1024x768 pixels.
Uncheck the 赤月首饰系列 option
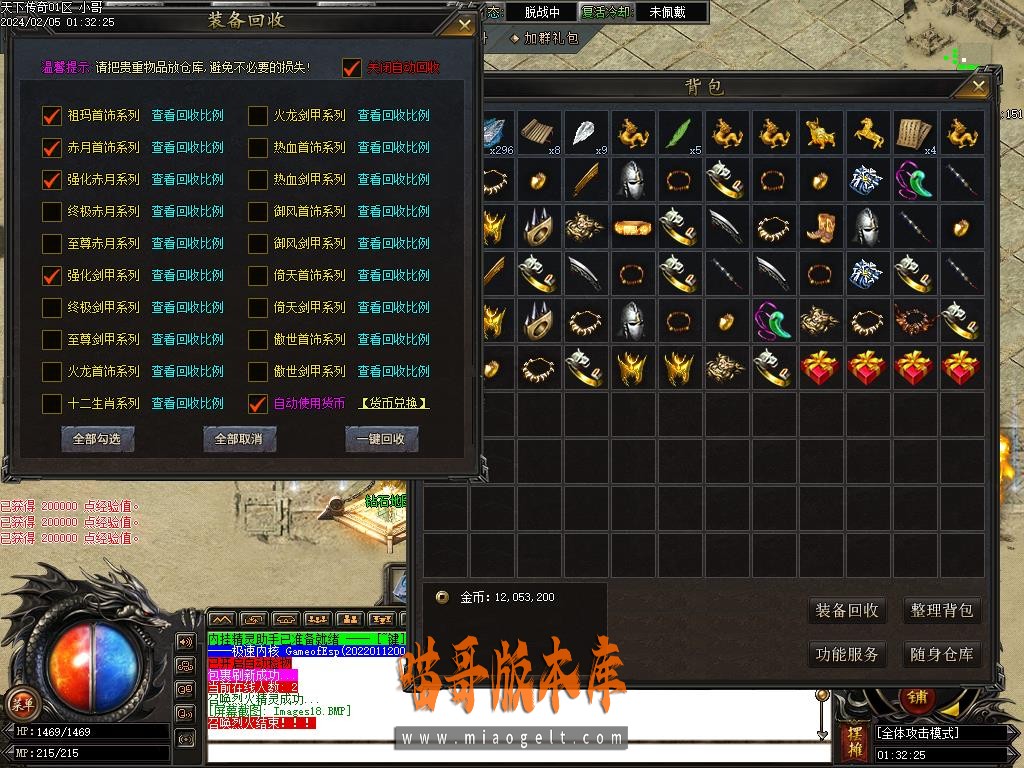tap(52, 147)
